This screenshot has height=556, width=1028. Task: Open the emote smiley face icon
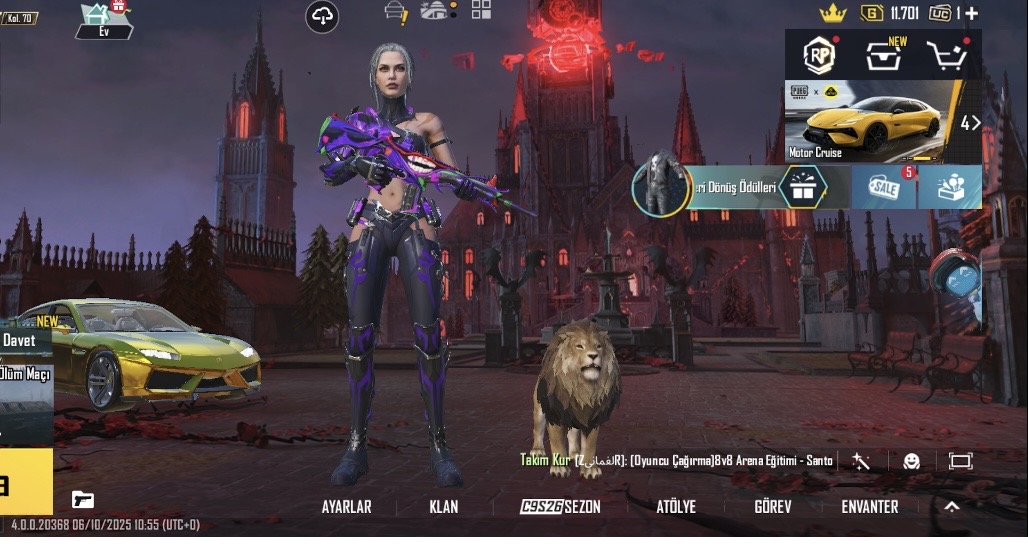point(911,461)
